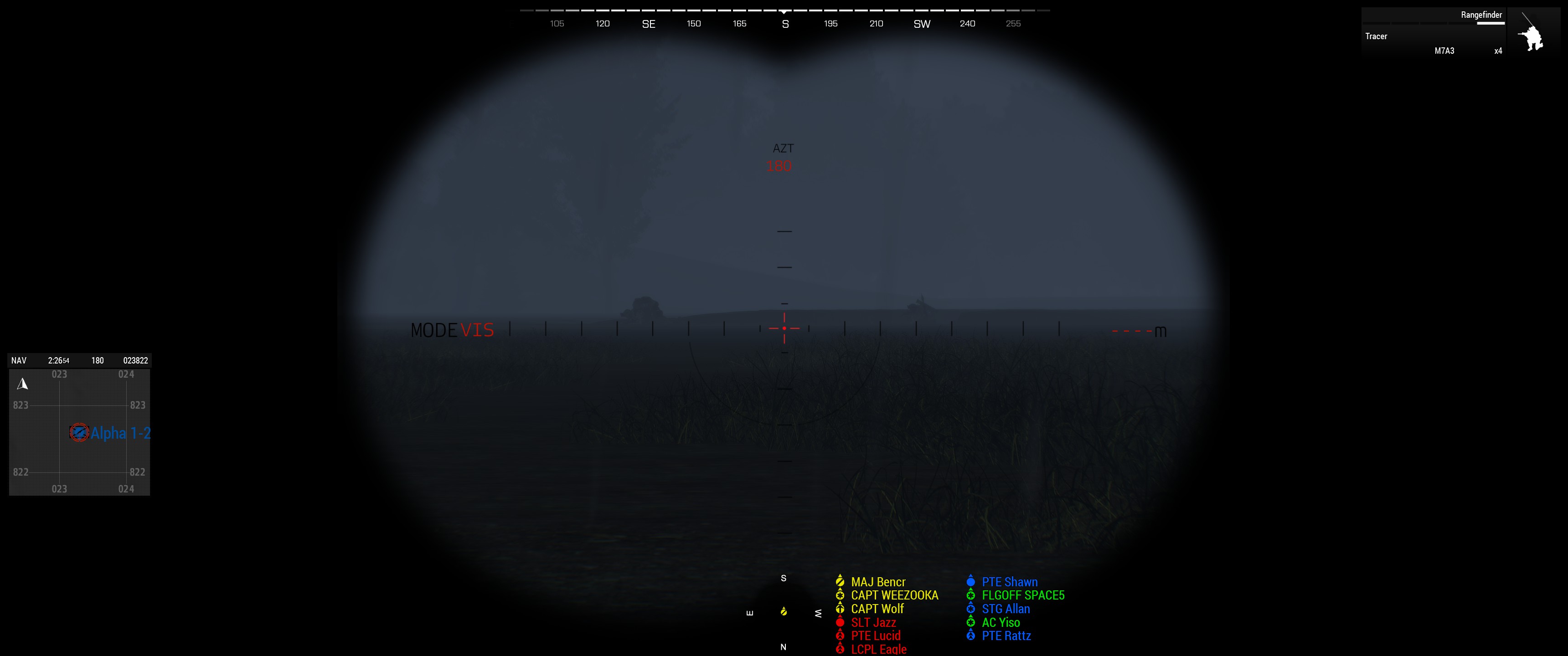Select CAPT Wolf's rifleman icon
The width and height of the screenshot is (1568, 656).
coord(840,609)
